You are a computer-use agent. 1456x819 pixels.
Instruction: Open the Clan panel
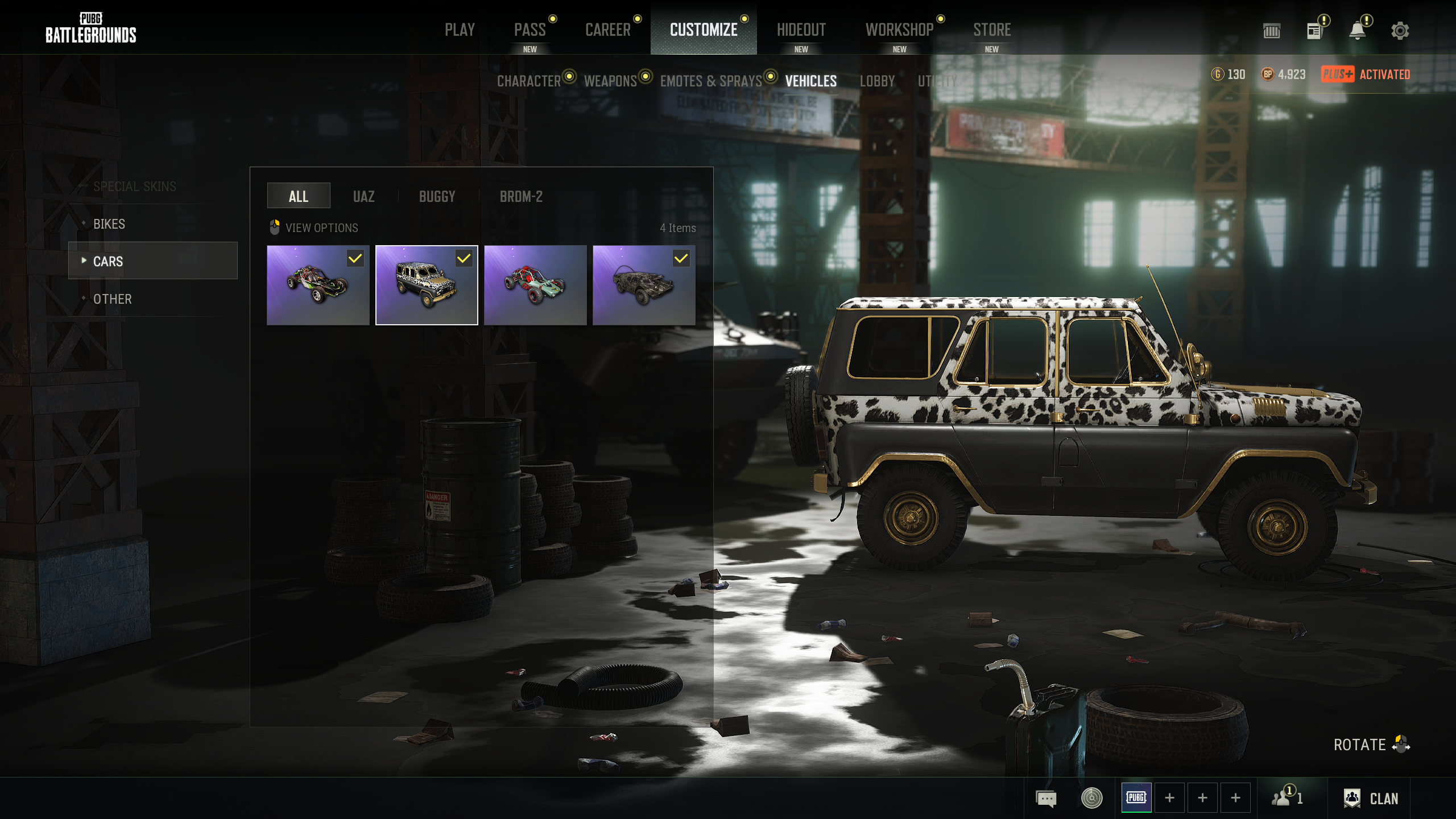[x=1371, y=799]
